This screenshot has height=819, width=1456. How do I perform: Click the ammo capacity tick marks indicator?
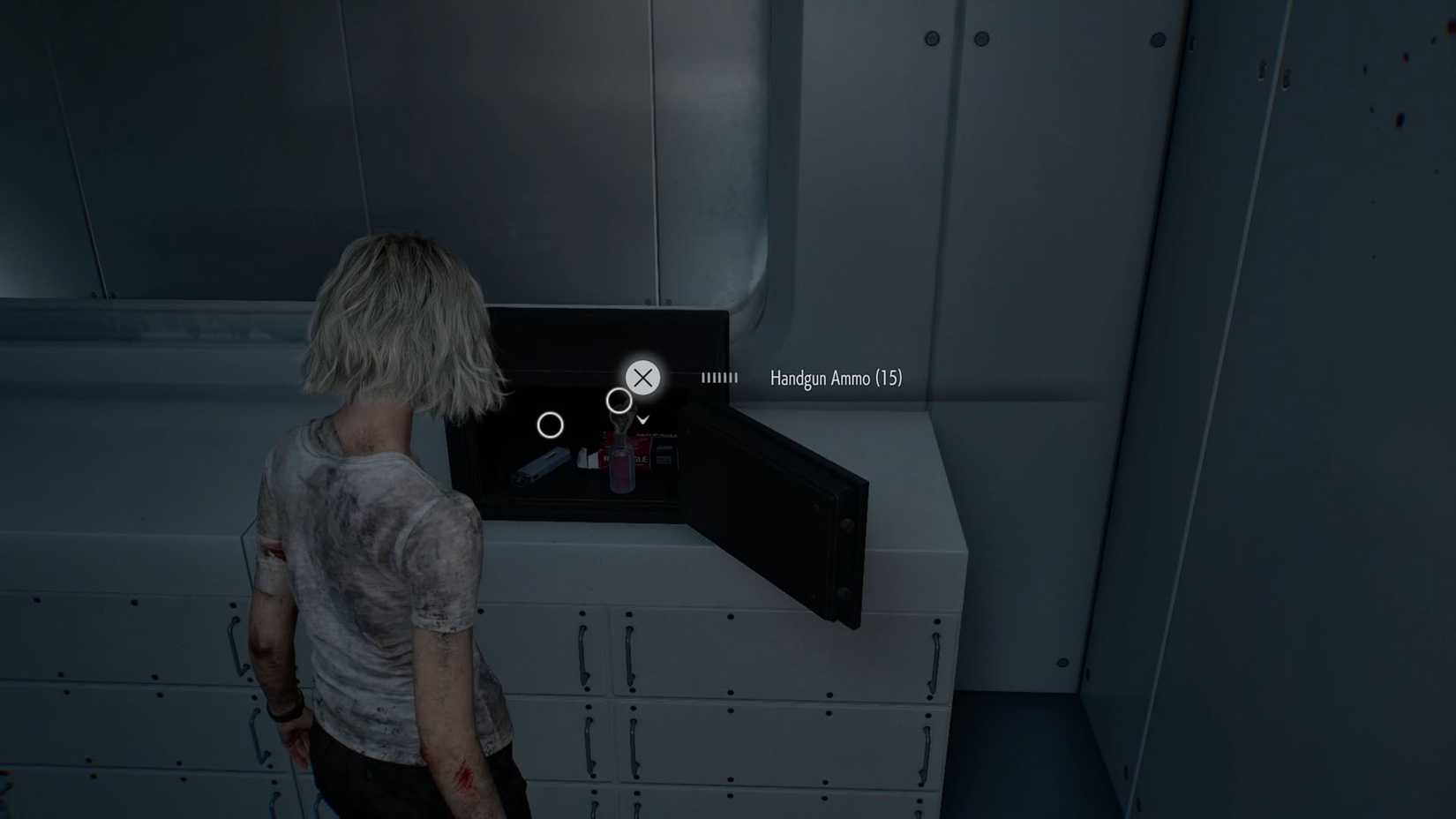(719, 378)
